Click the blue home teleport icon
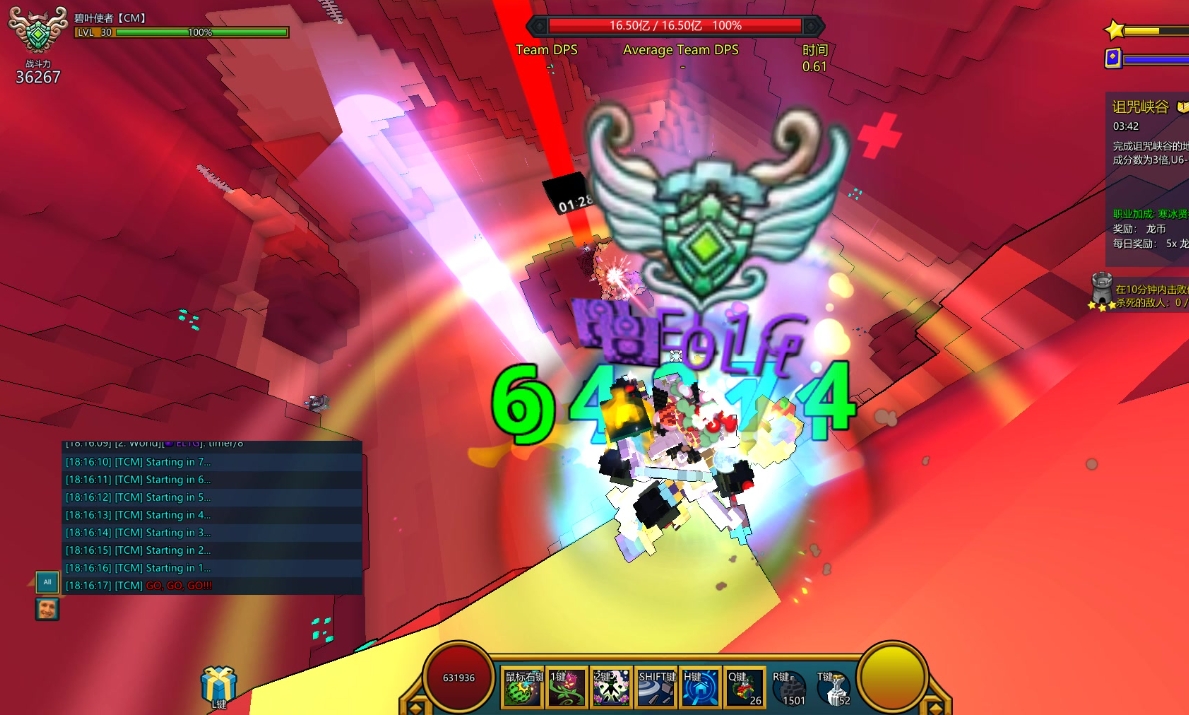This screenshot has height=715, width=1189. pos(700,689)
